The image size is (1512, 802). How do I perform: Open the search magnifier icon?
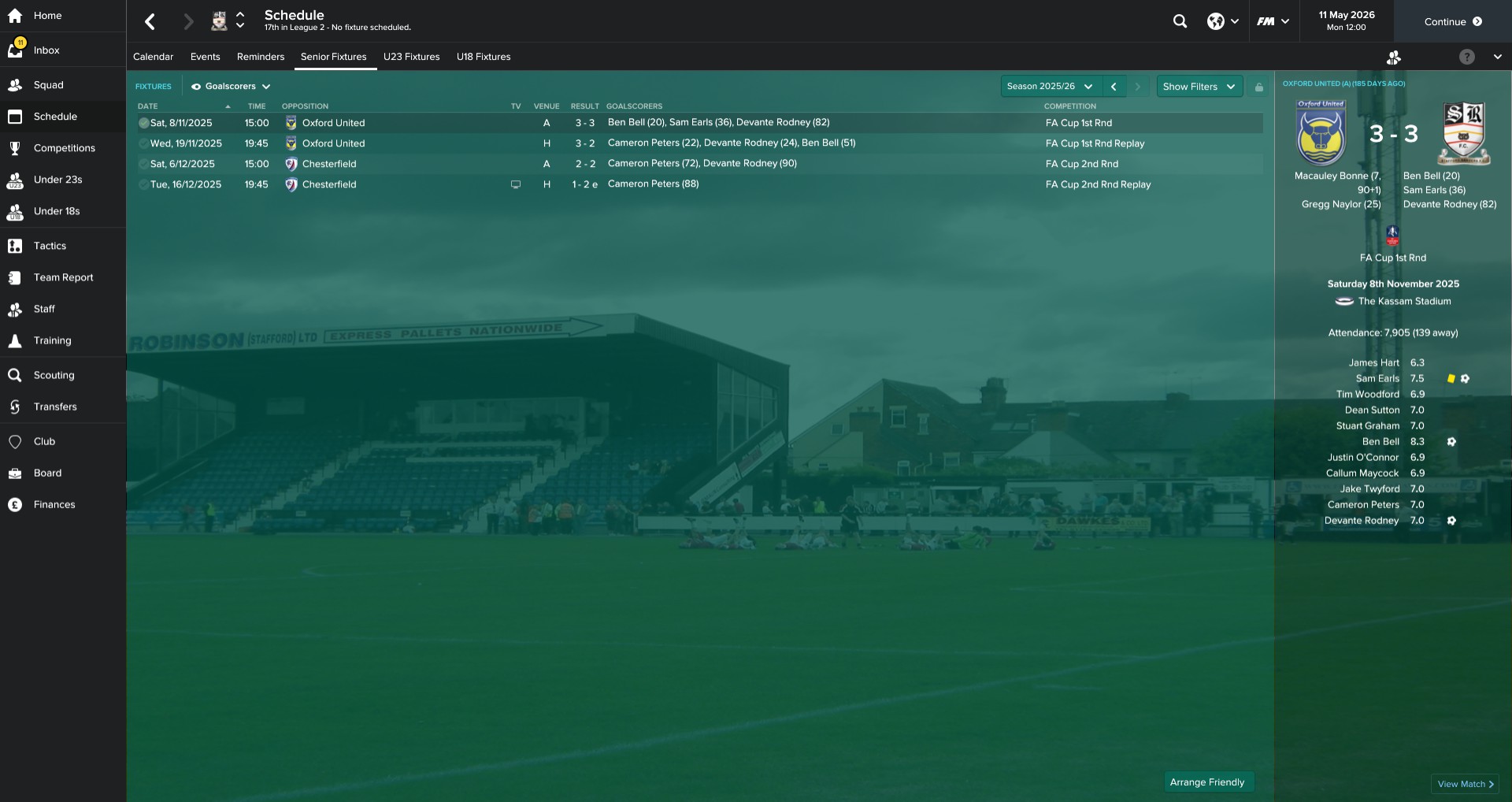pyautogui.click(x=1180, y=21)
